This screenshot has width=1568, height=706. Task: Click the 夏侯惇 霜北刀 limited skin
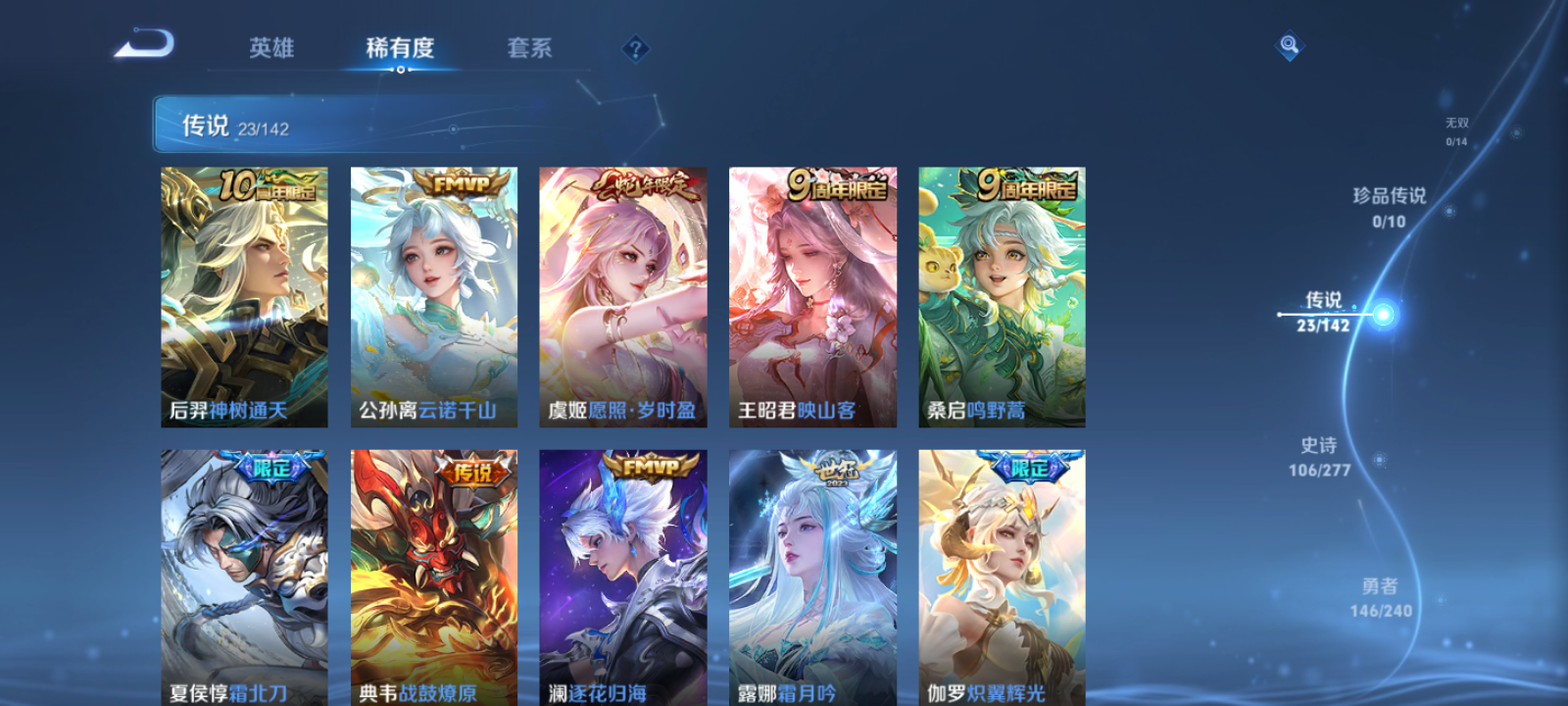(243, 574)
